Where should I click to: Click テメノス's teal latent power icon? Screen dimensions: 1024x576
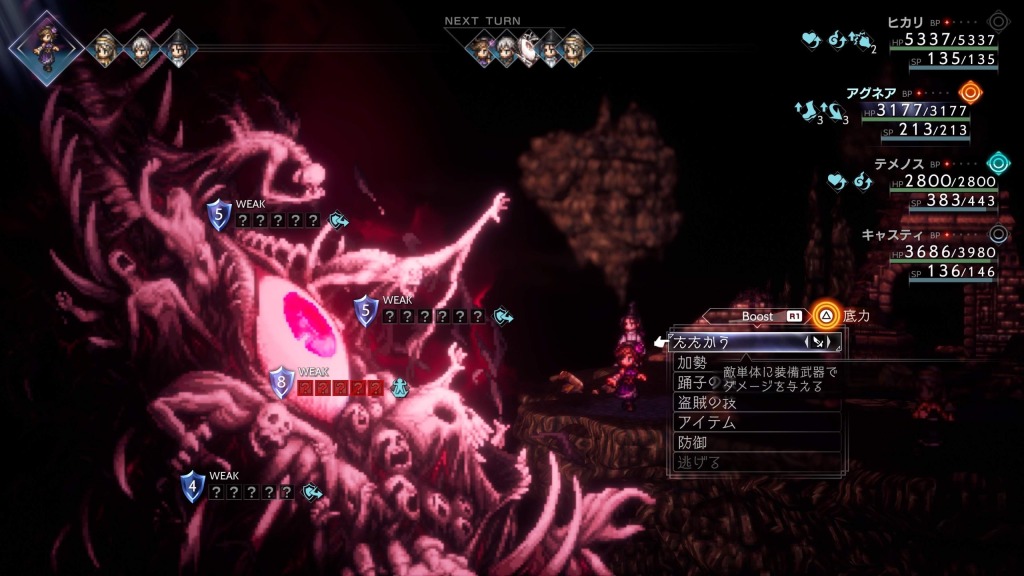pos(997,163)
